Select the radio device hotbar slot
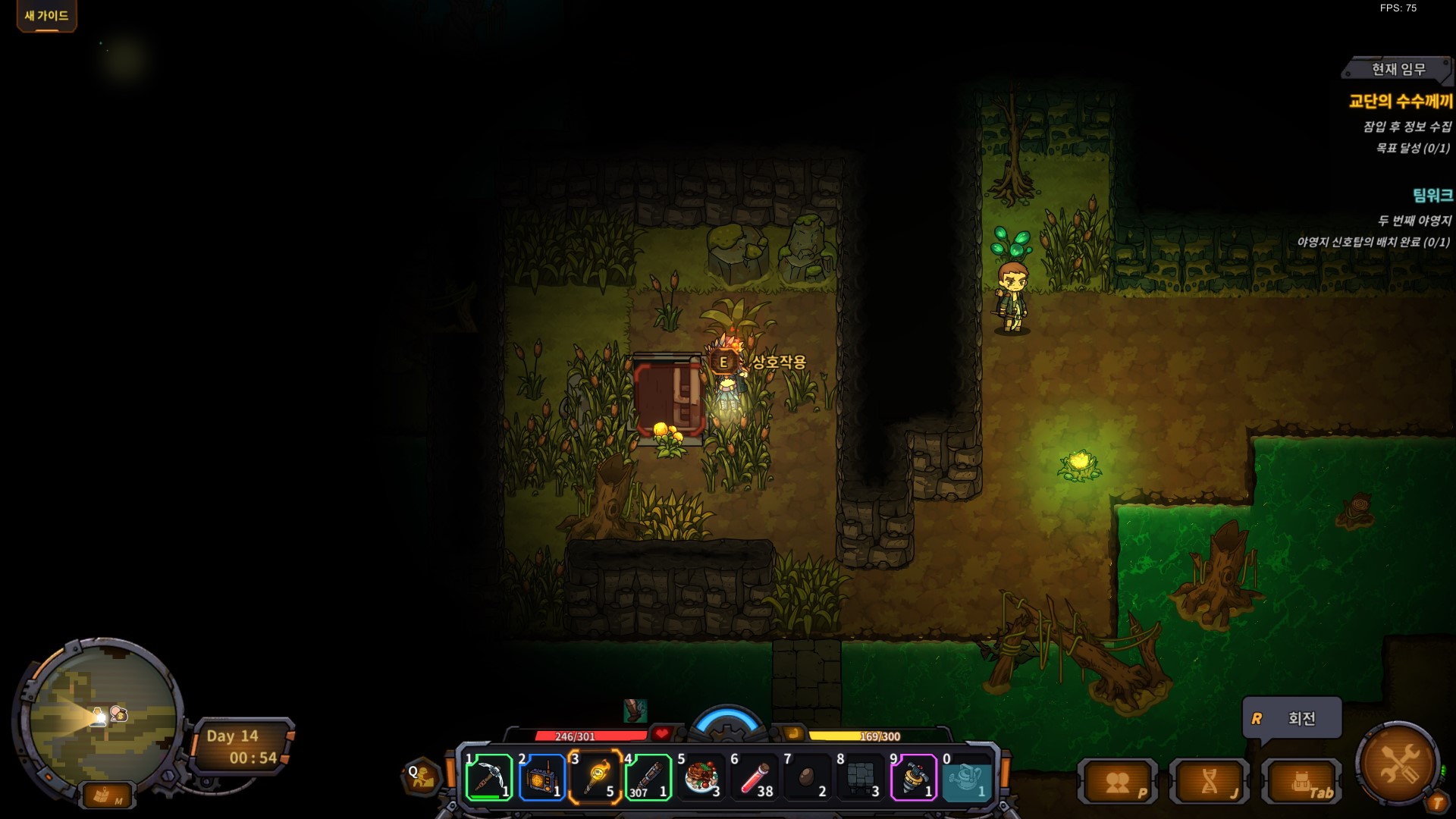Image resolution: width=1456 pixels, height=819 pixels. (x=541, y=778)
